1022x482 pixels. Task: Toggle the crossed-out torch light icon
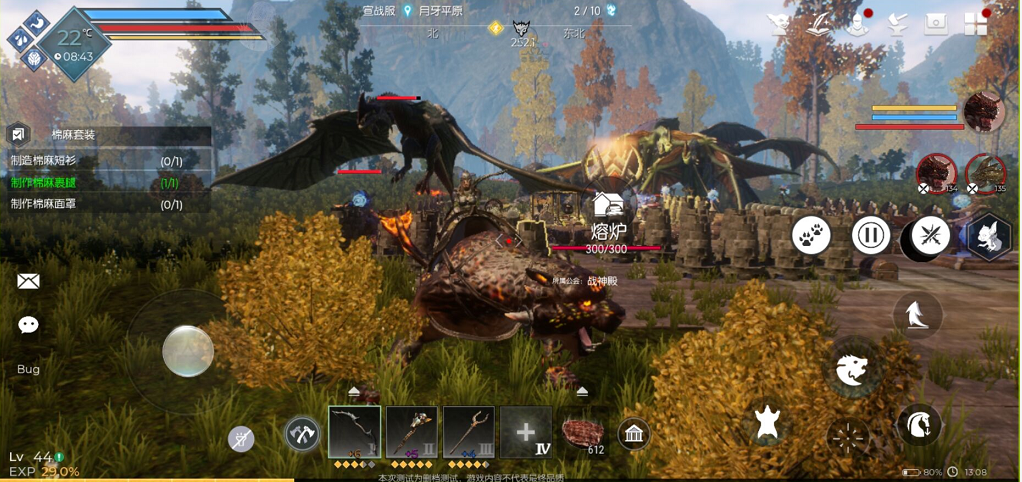click(241, 438)
